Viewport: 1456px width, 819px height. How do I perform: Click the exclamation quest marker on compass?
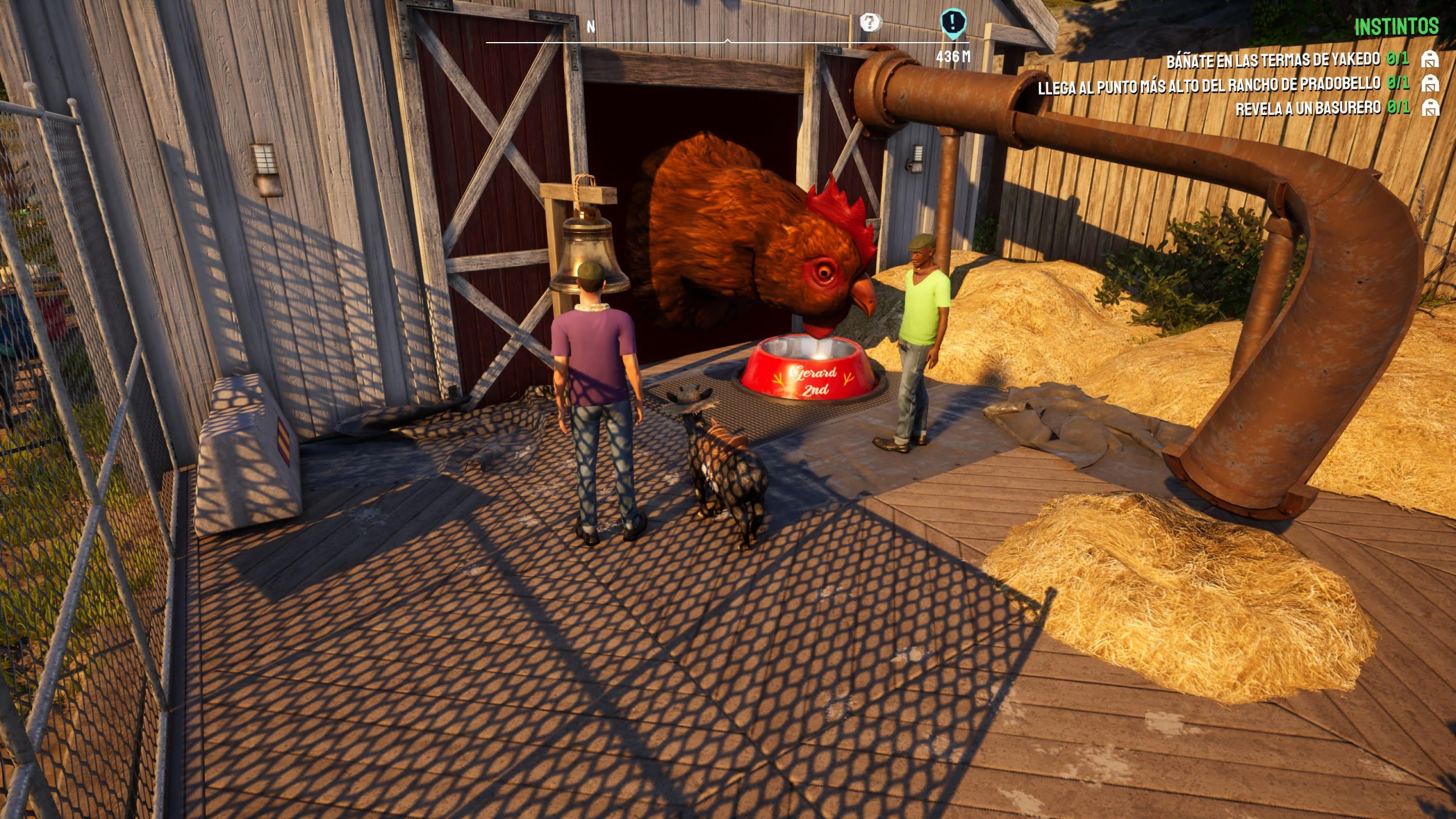coord(953,23)
